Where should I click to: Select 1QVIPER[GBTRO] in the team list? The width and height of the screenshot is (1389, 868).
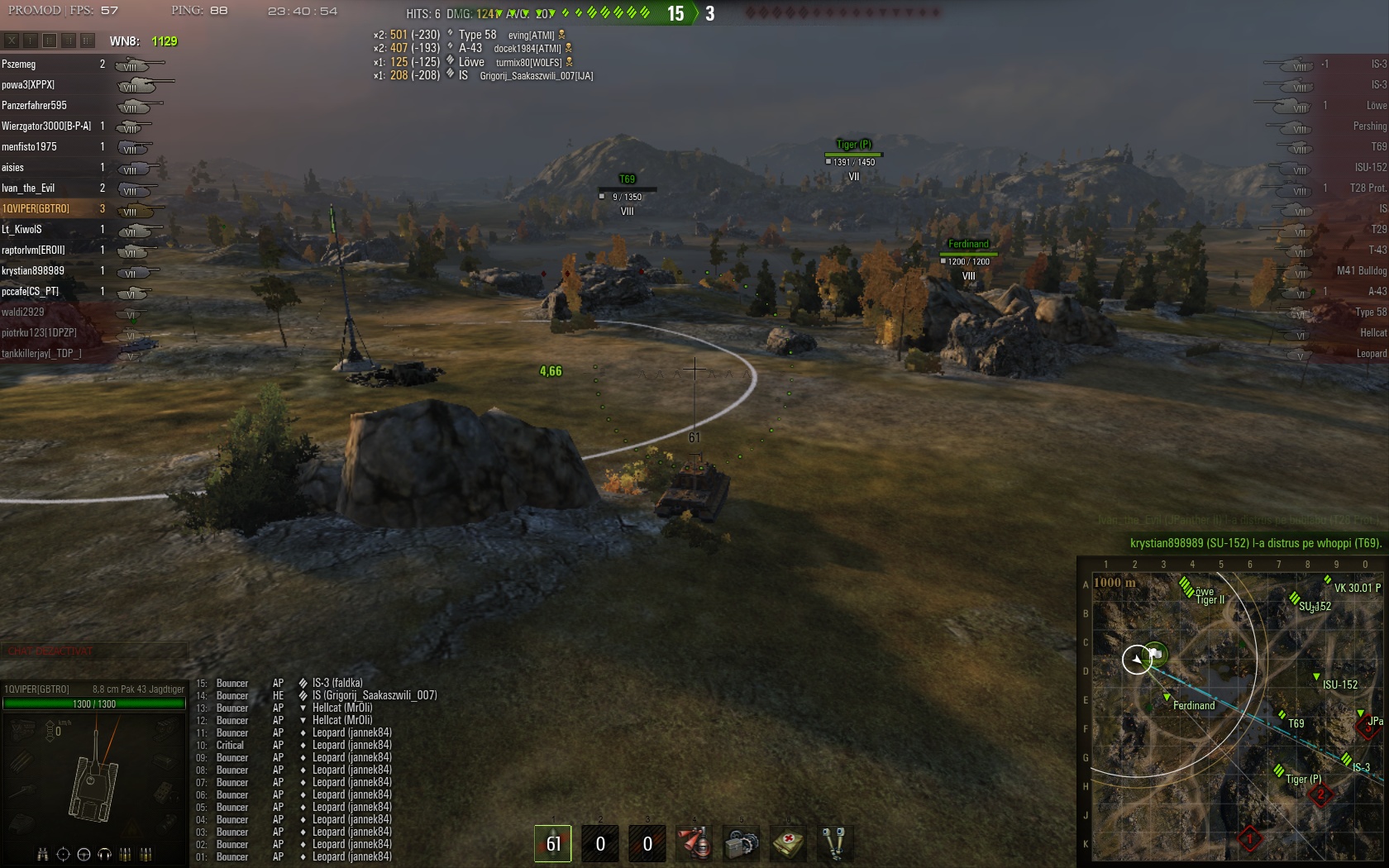tap(36, 209)
